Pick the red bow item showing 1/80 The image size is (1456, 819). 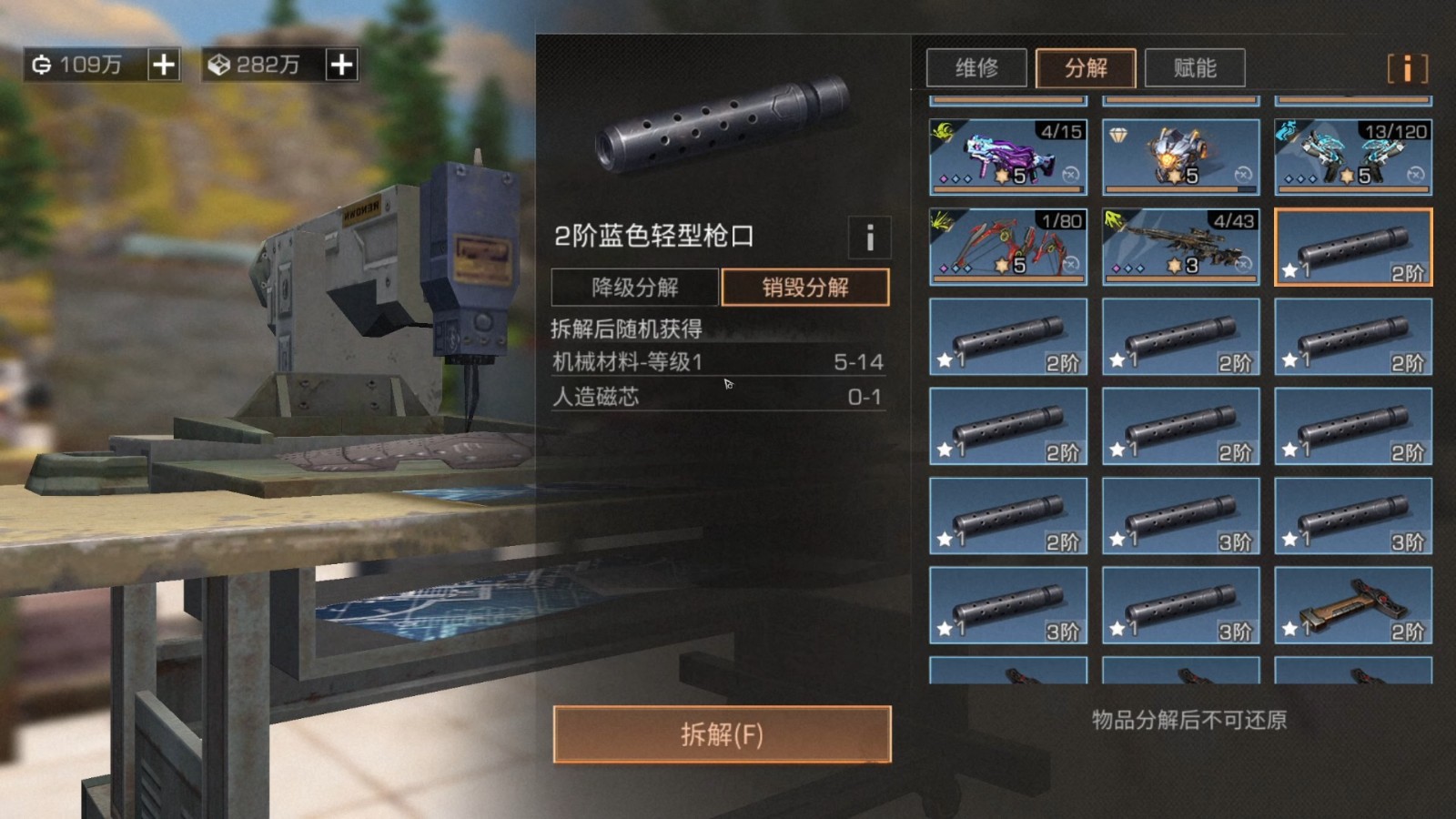1008,247
